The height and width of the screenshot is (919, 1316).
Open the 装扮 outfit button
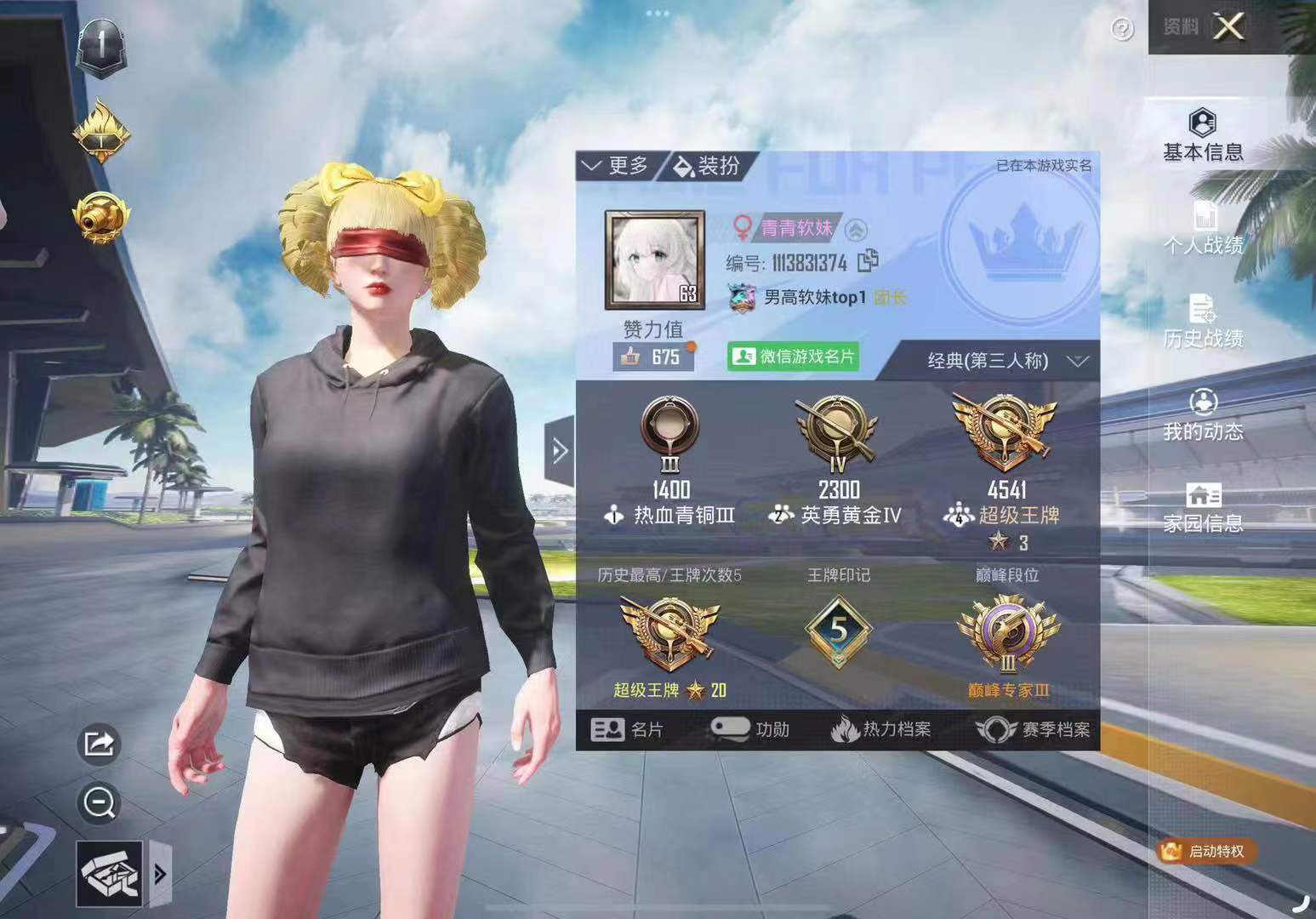point(707,166)
